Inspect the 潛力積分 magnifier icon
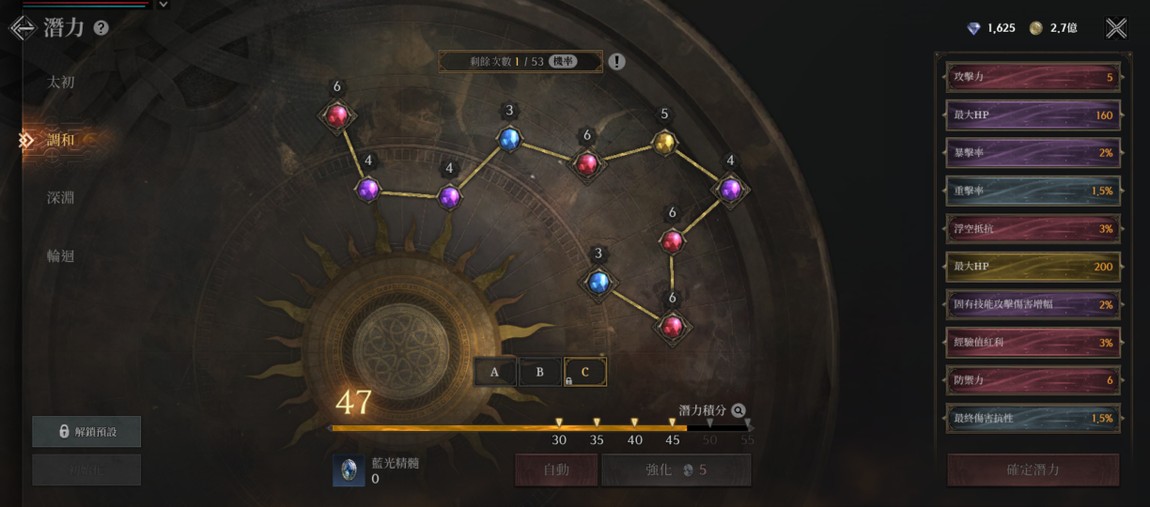Image resolution: width=1150 pixels, height=507 pixels. 738,410
